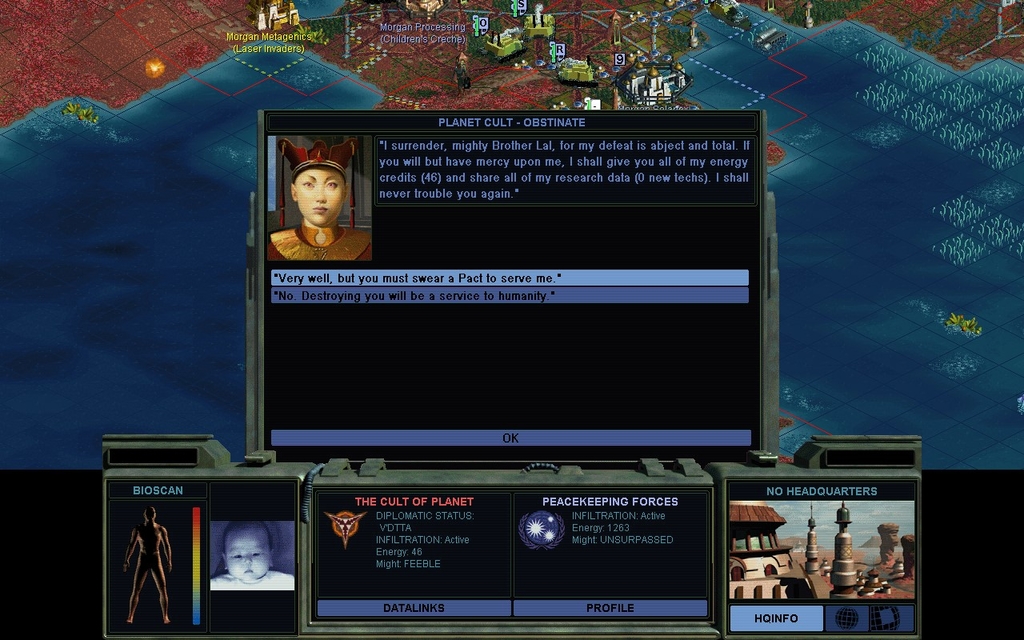Select the "No. Destroying you" reply option

[509, 296]
